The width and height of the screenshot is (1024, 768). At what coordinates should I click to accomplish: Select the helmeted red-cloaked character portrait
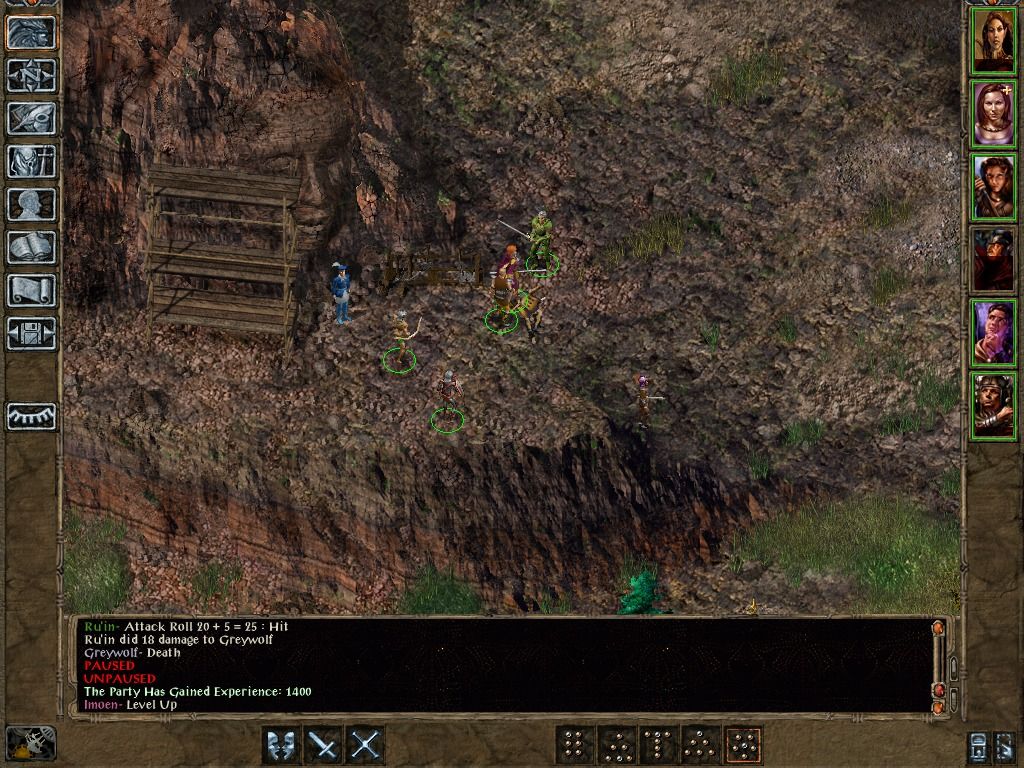(993, 260)
